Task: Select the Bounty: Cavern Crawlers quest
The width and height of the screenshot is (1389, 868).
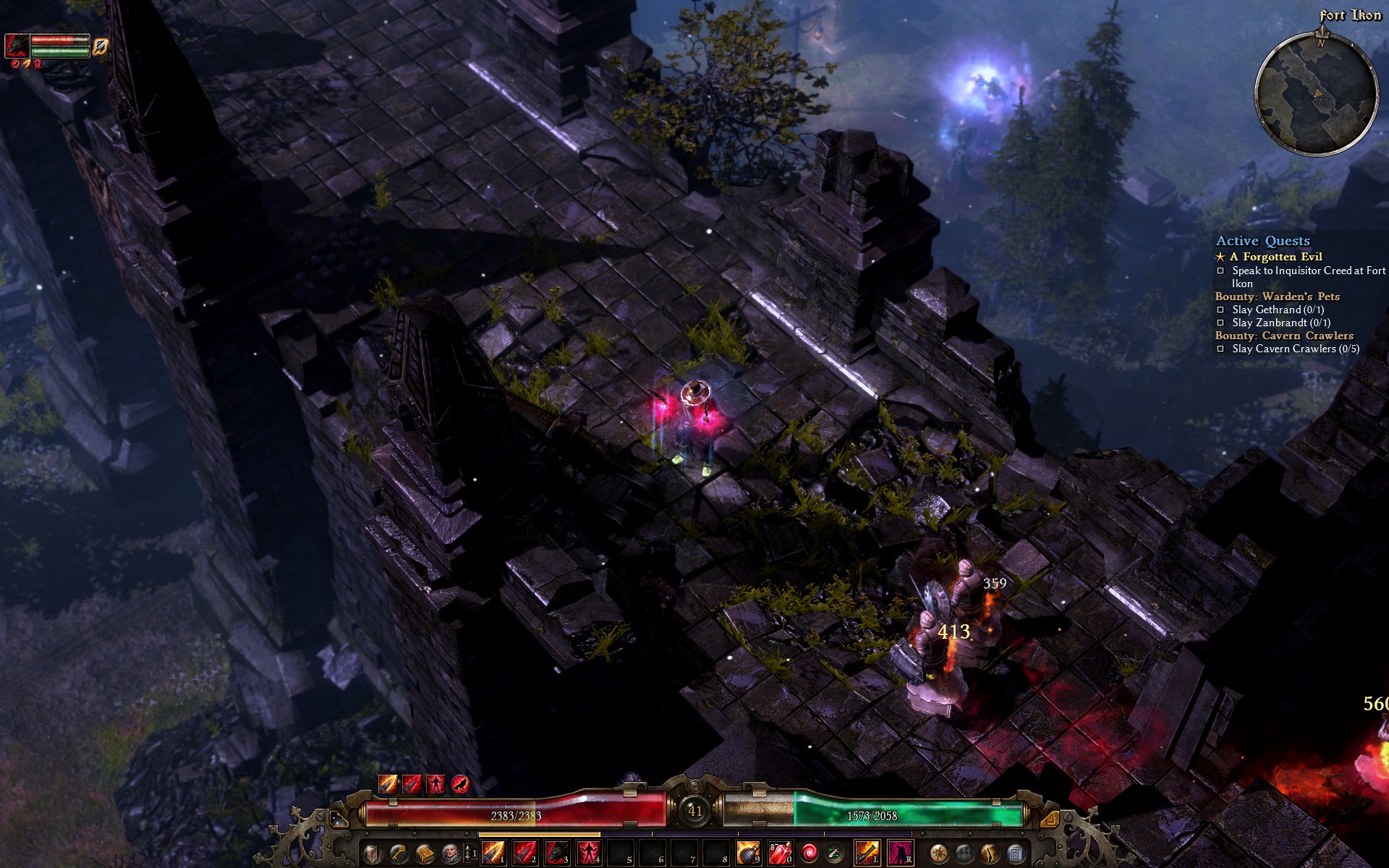Action: 1283,336
